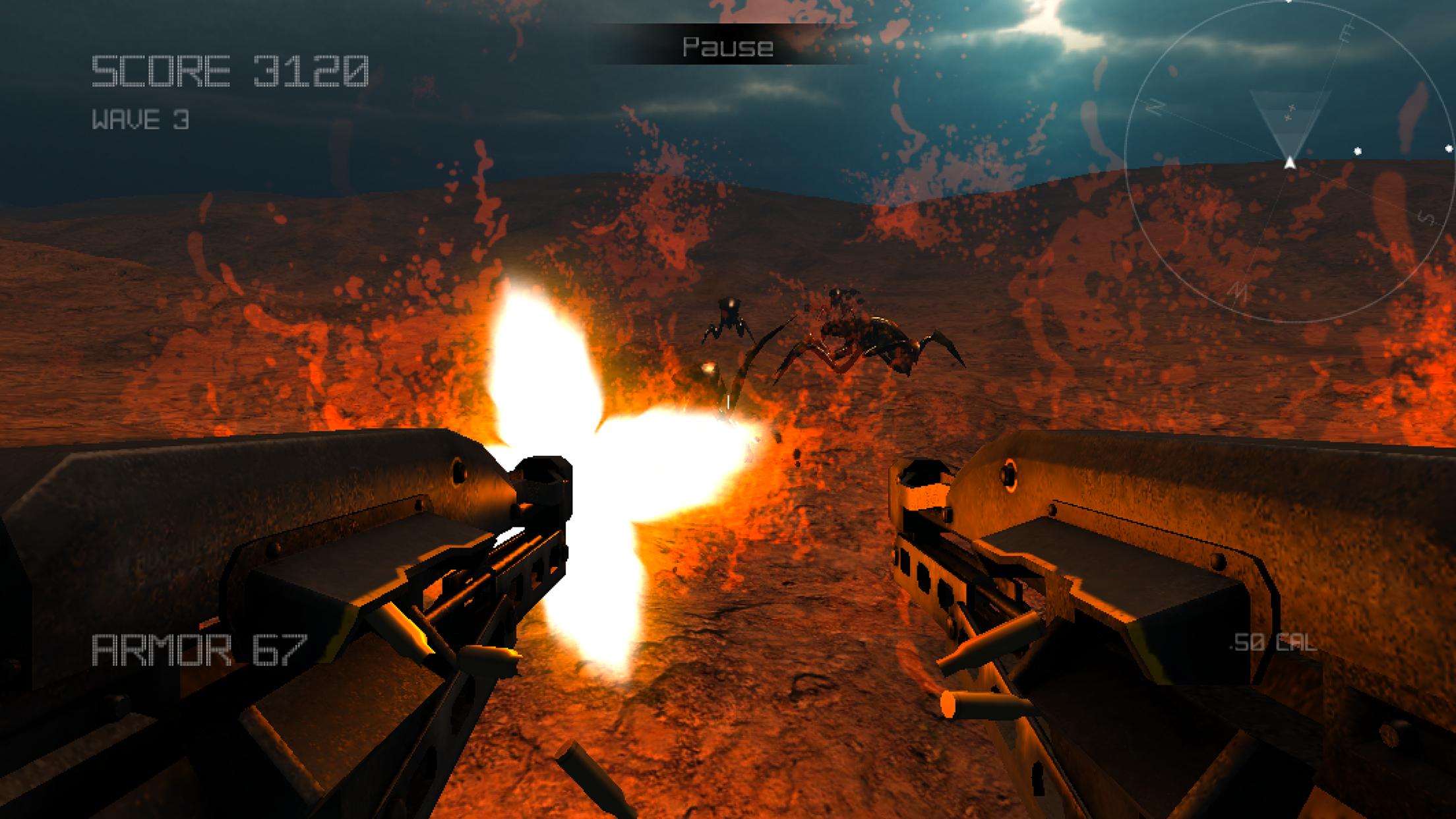Pause the game with the Pause button
Screen dimensions: 1456x819
tap(728, 47)
